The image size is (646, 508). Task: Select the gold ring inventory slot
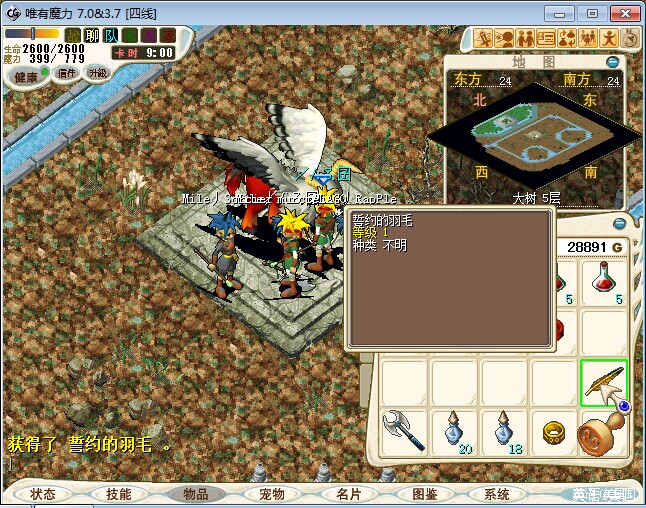[x=554, y=432]
